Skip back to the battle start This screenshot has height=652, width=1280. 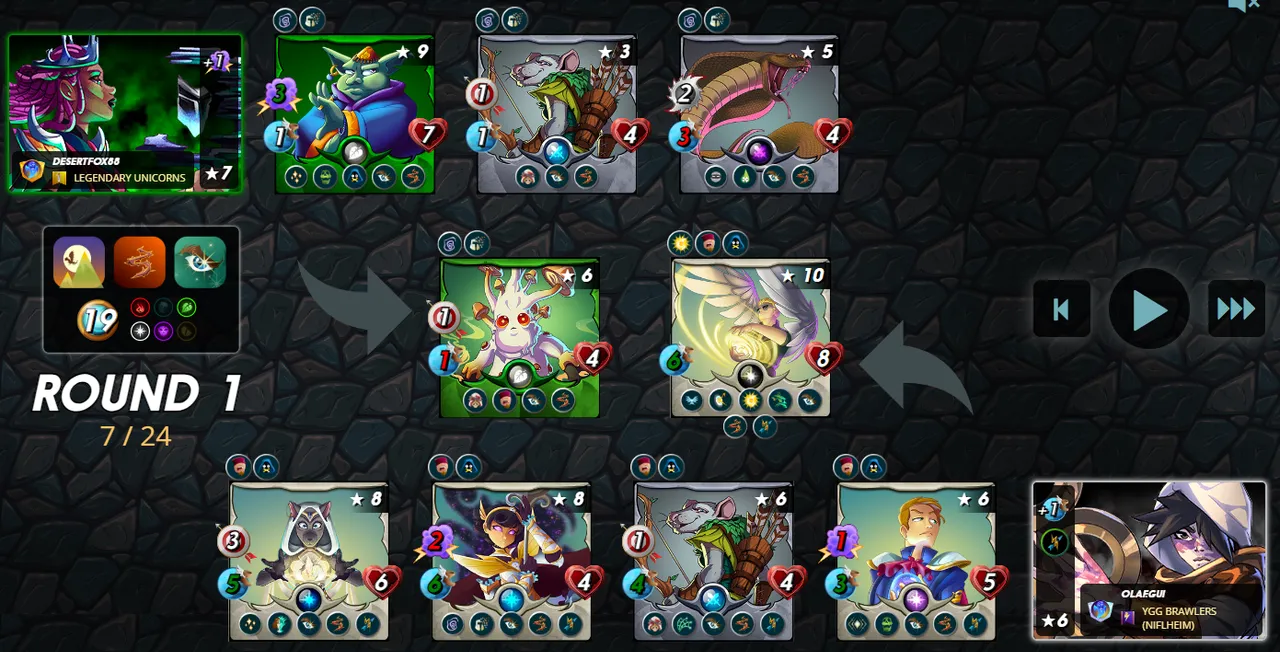pos(1061,310)
